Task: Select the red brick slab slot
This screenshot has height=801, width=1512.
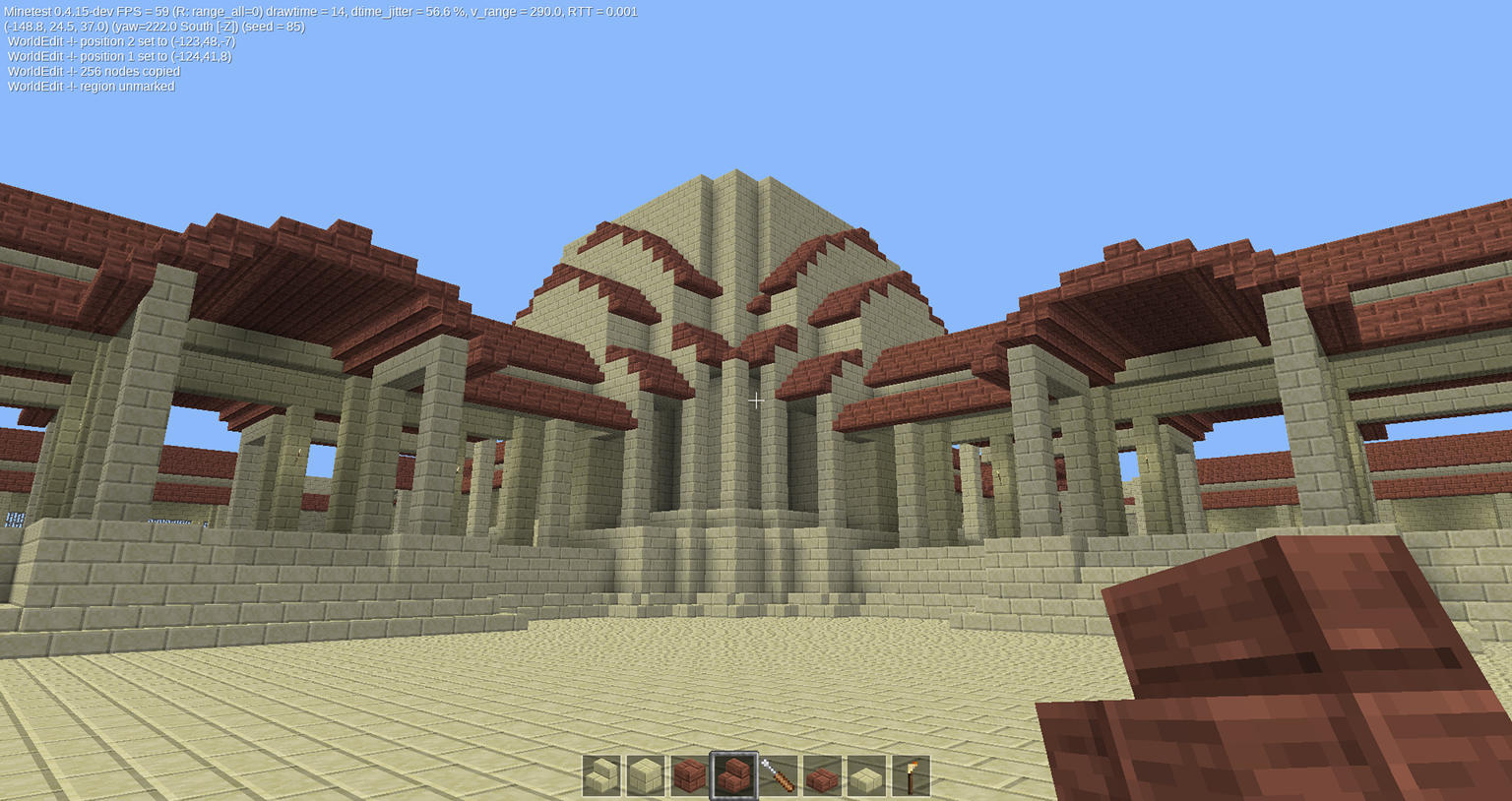Action: click(x=822, y=775)
